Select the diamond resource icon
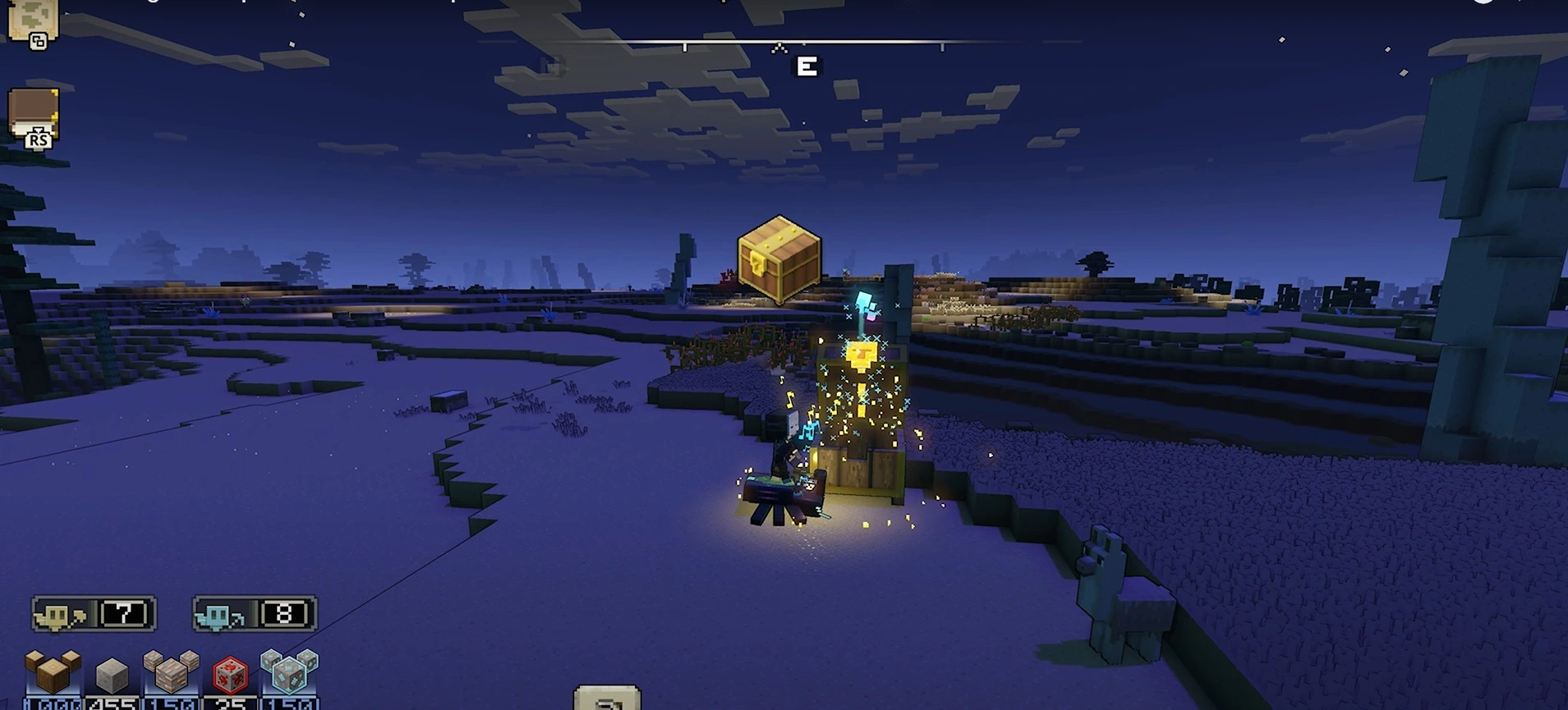Image resolution: width=1568 pixels, height=710 pixels. (x=289, y=672)
